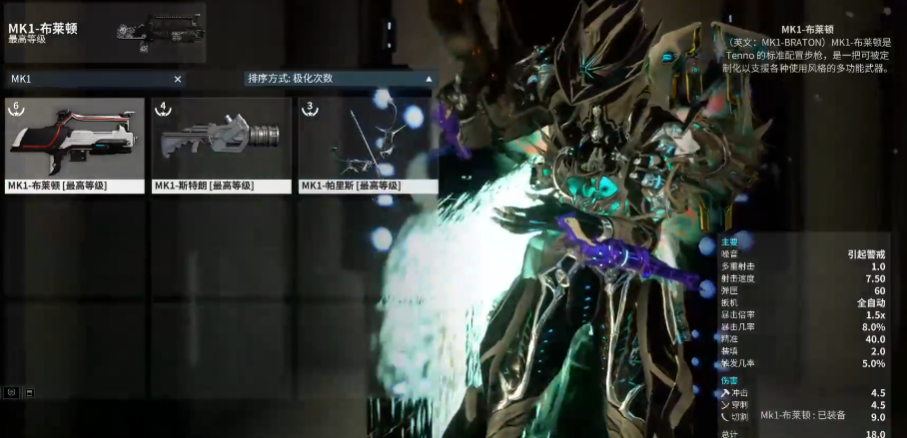This screenshot has width=907, height=438.
Task: Open the 排序方式 sort dropdown
Action: [x=340, y=78]
